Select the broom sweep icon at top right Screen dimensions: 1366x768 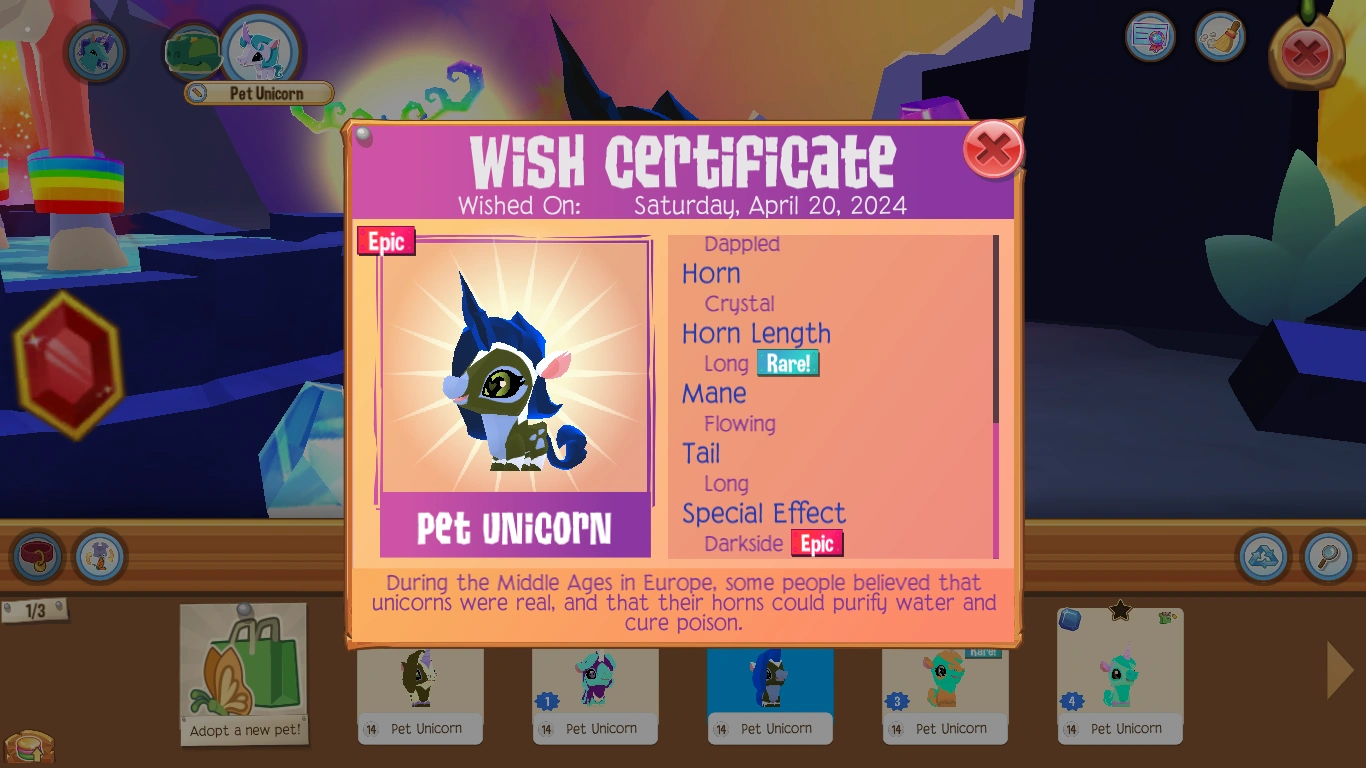[x=1220, y=37]
